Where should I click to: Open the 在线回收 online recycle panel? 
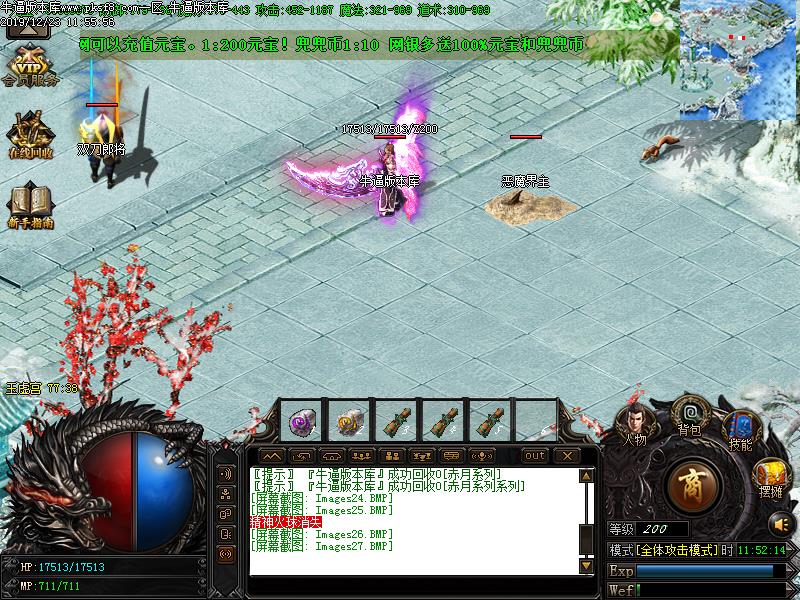tap(30, 135)
